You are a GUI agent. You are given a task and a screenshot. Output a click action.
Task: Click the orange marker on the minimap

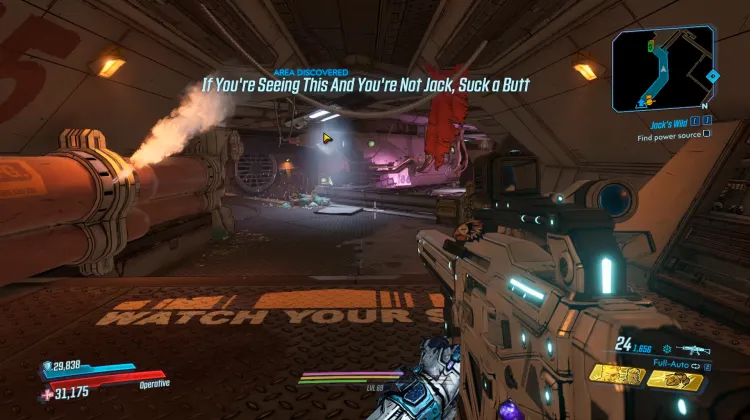tap(647, 100)
